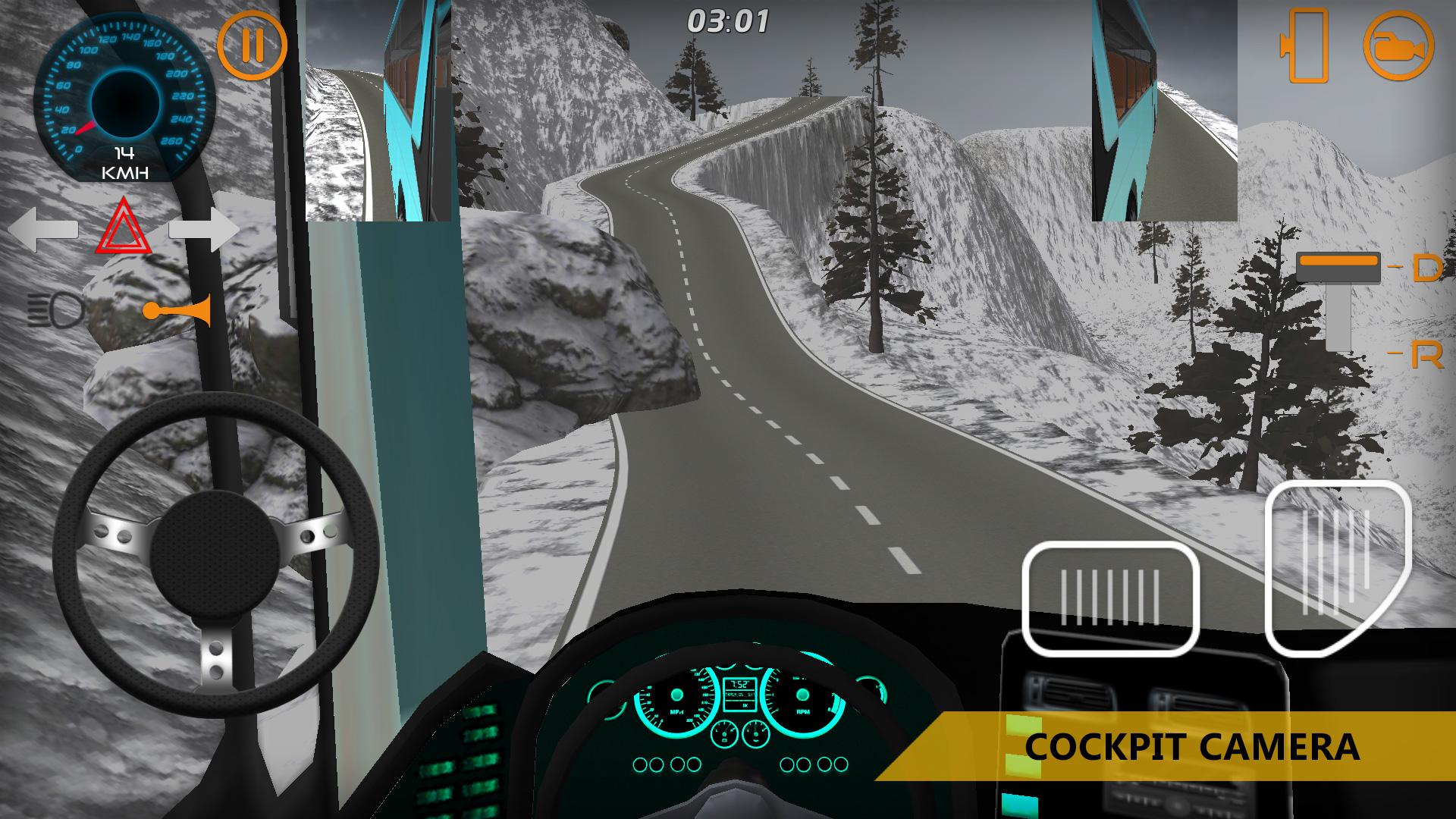Select the gear shifter handle

1338,265
